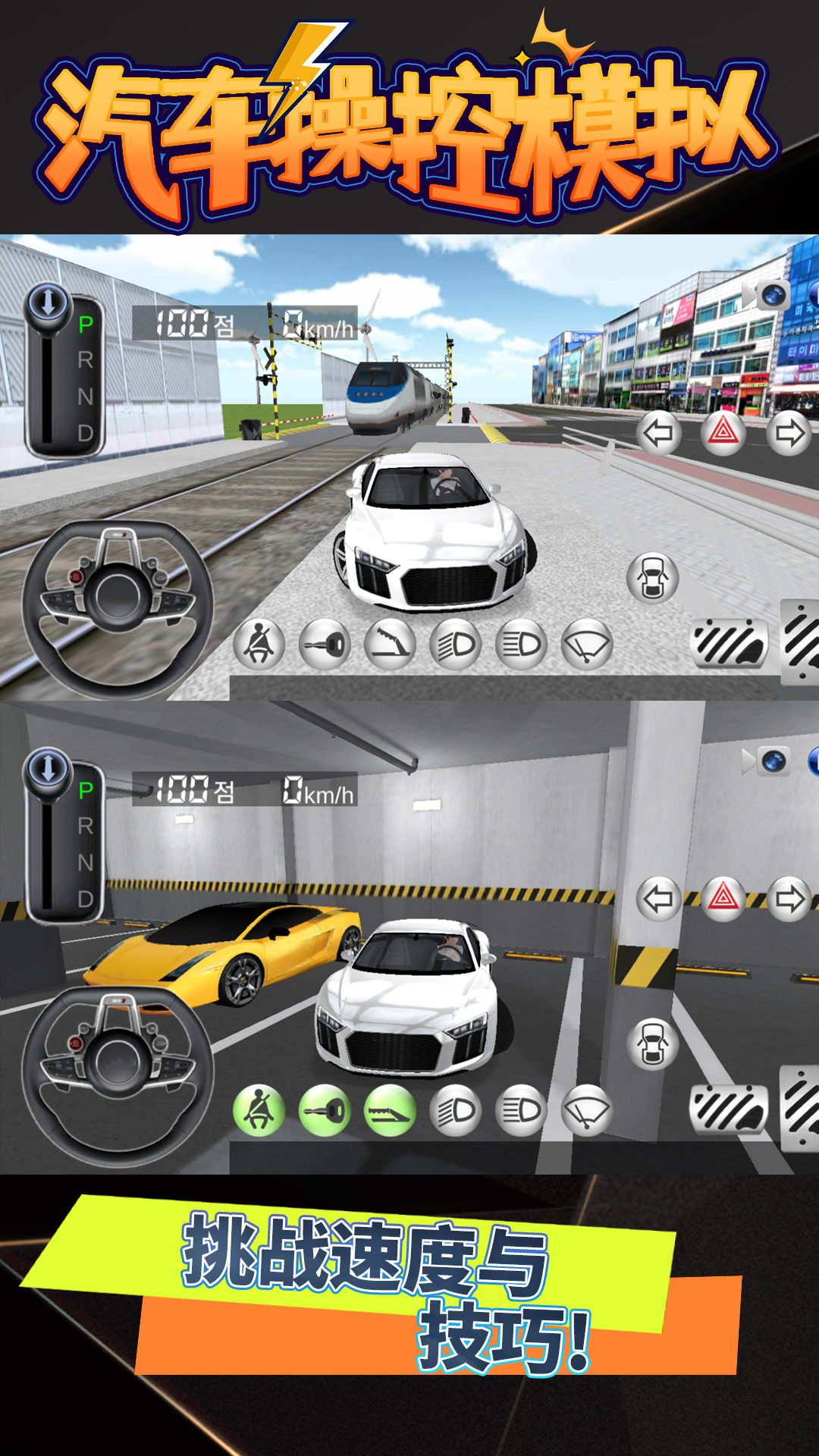
Task: Select gear D on the garage scene shifter
Action: pyautogui.click(x=86, y=899)
